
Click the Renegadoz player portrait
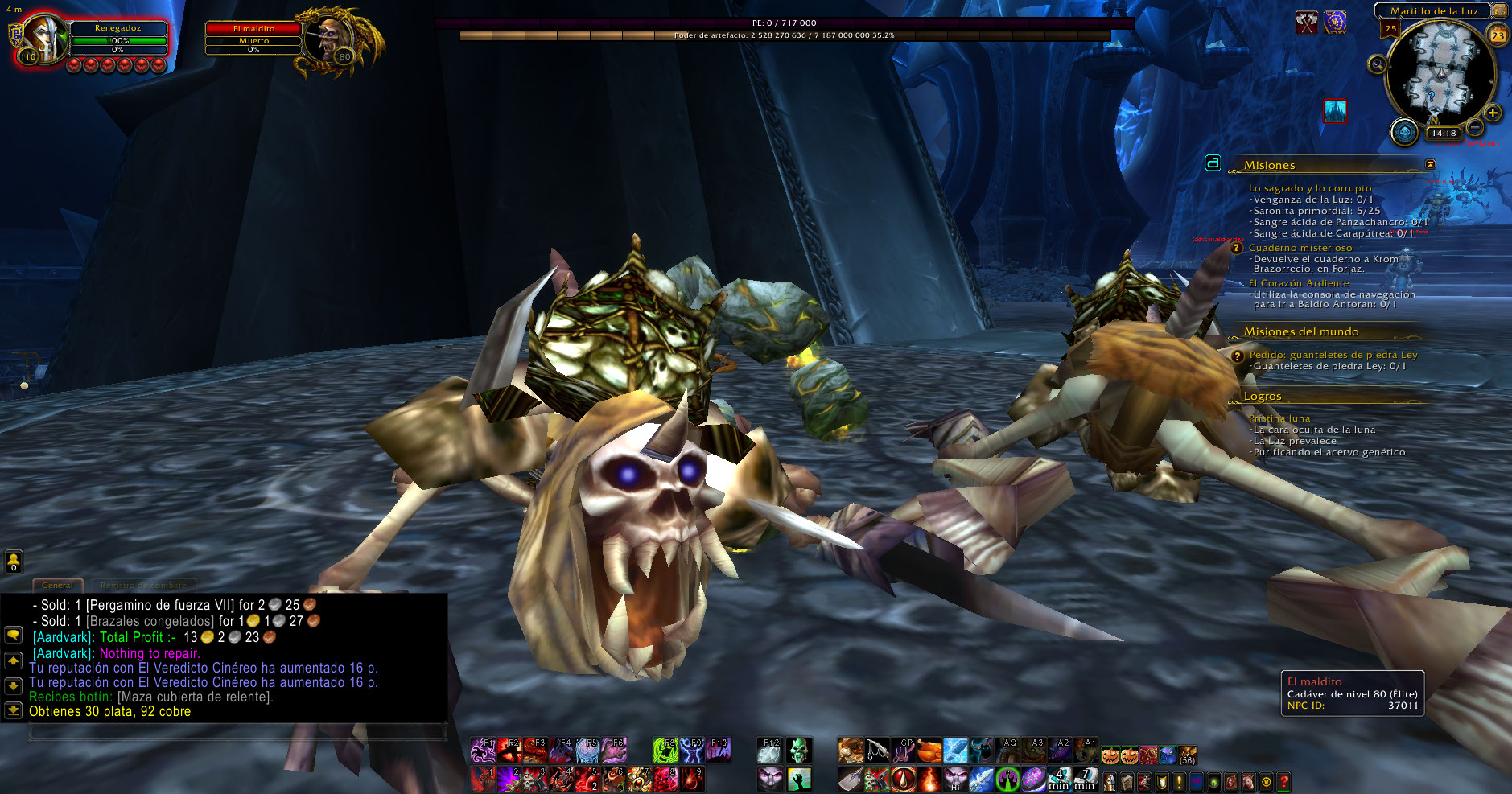pos(44,38)
